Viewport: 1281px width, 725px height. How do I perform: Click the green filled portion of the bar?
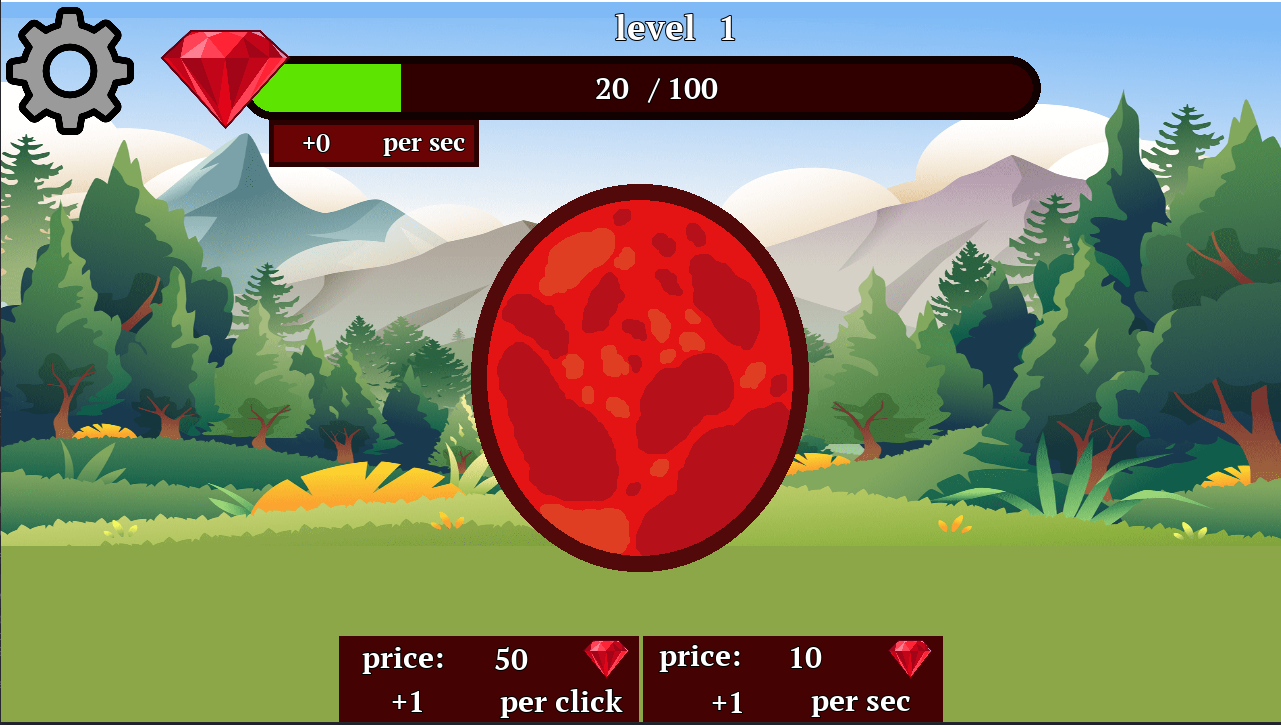pyautogui.click(x=330, y=88)
